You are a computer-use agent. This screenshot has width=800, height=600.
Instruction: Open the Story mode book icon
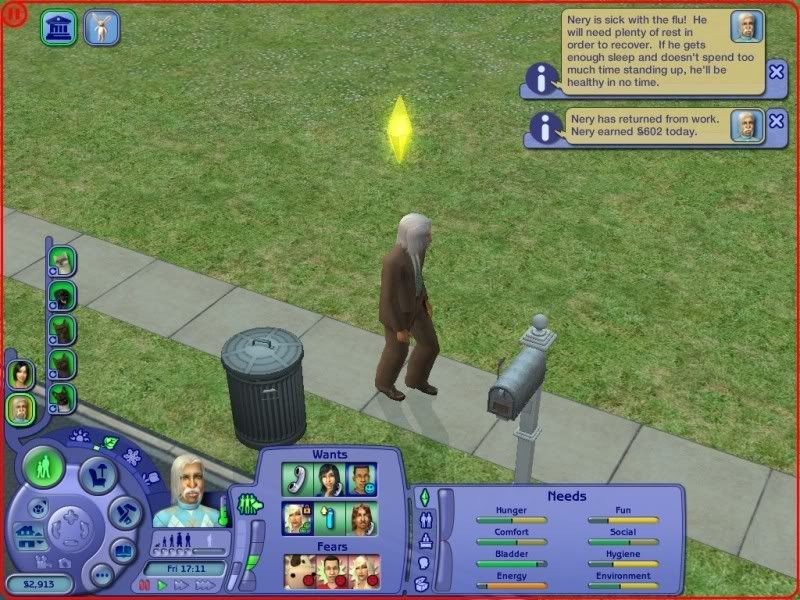coord(122,549)
